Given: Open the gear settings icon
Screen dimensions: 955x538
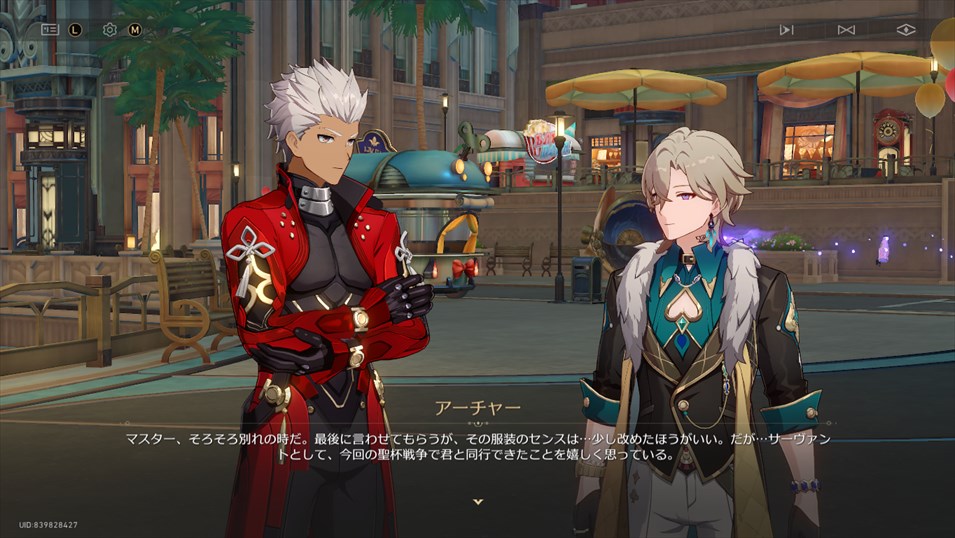Looking at the screenshot, I should 109,29.
